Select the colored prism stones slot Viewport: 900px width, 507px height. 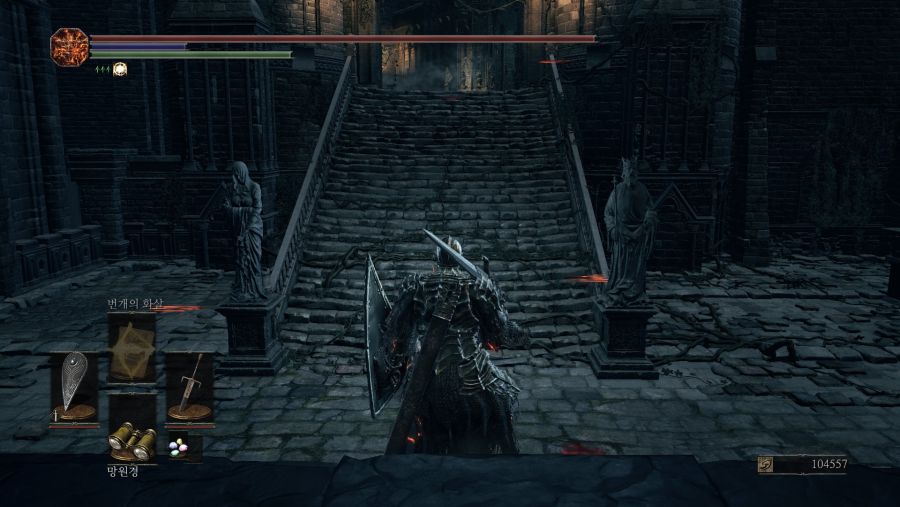click(180, 447)
